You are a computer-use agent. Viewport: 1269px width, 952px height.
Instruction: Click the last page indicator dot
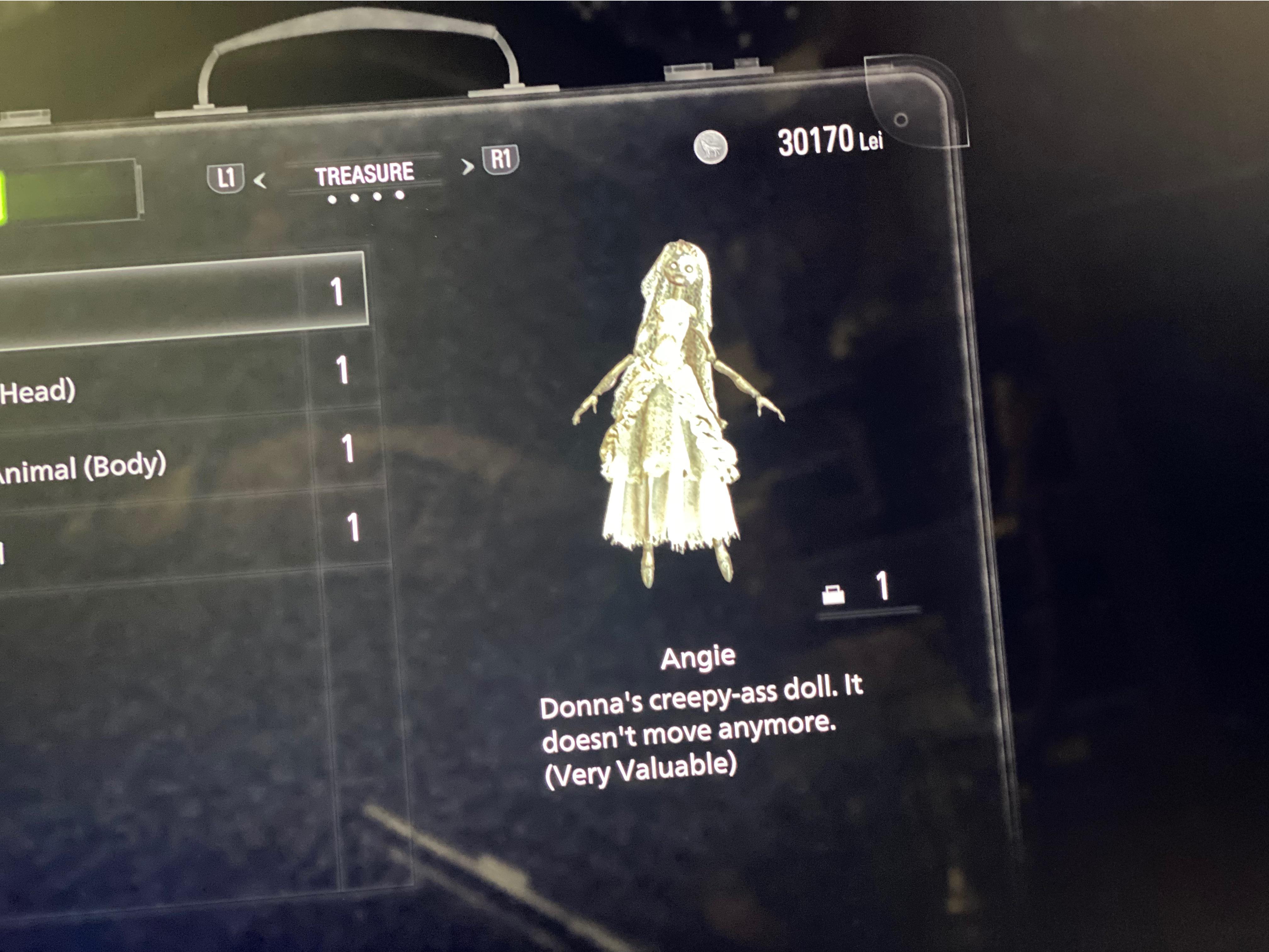coord(400,196)
